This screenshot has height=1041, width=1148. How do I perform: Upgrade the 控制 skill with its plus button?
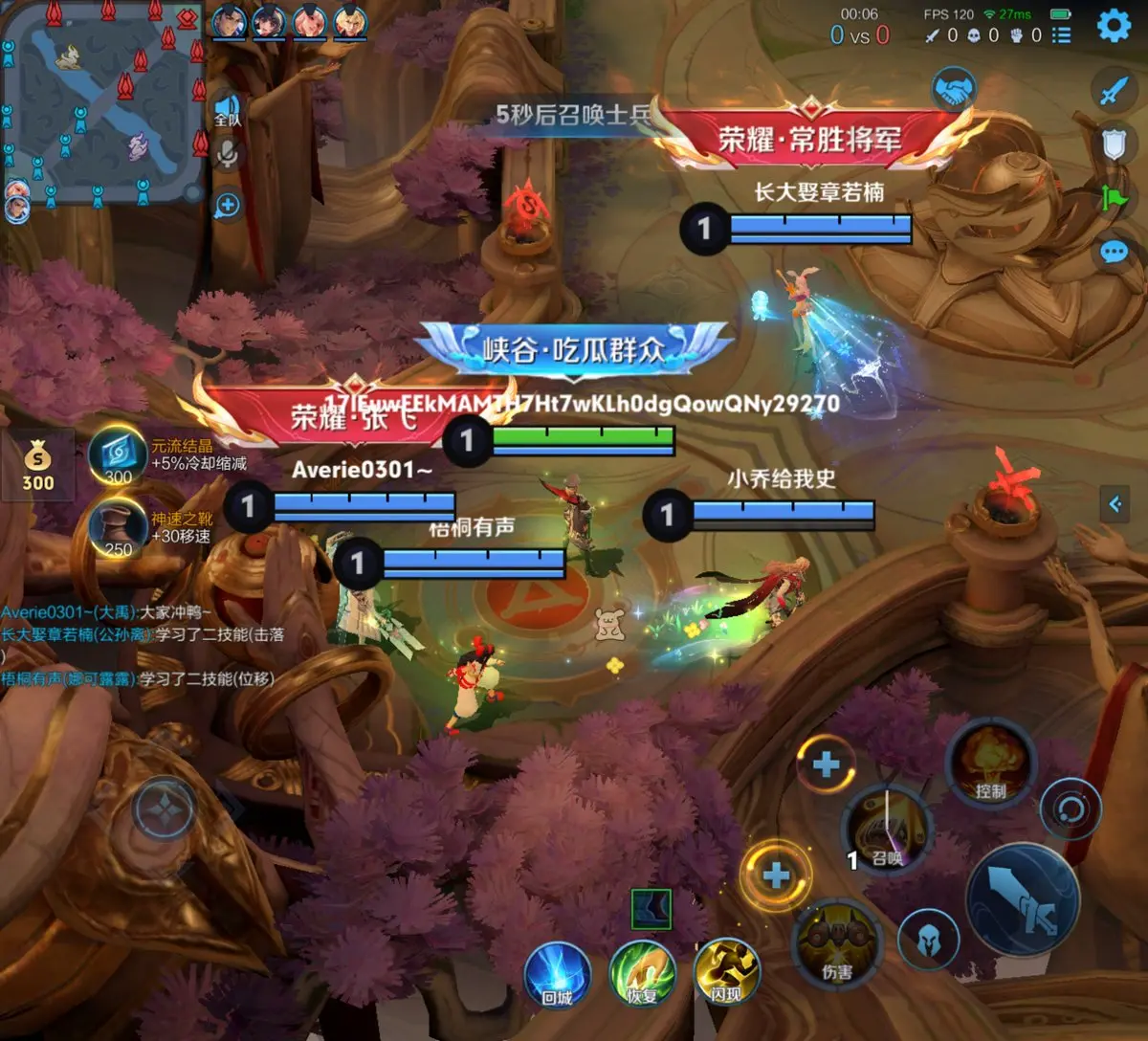point(826,764)
